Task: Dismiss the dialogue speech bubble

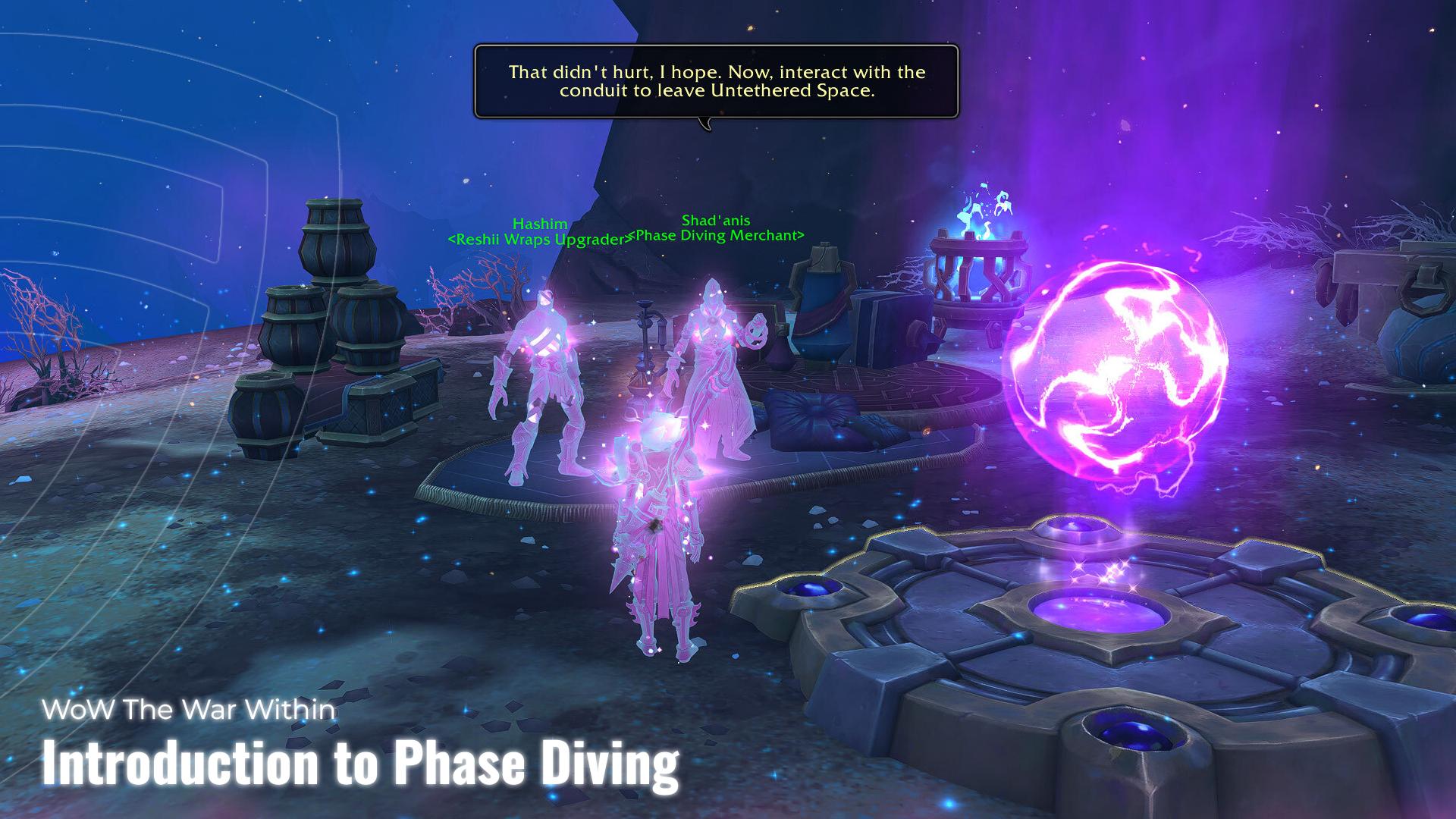Action: click(717, 83)
